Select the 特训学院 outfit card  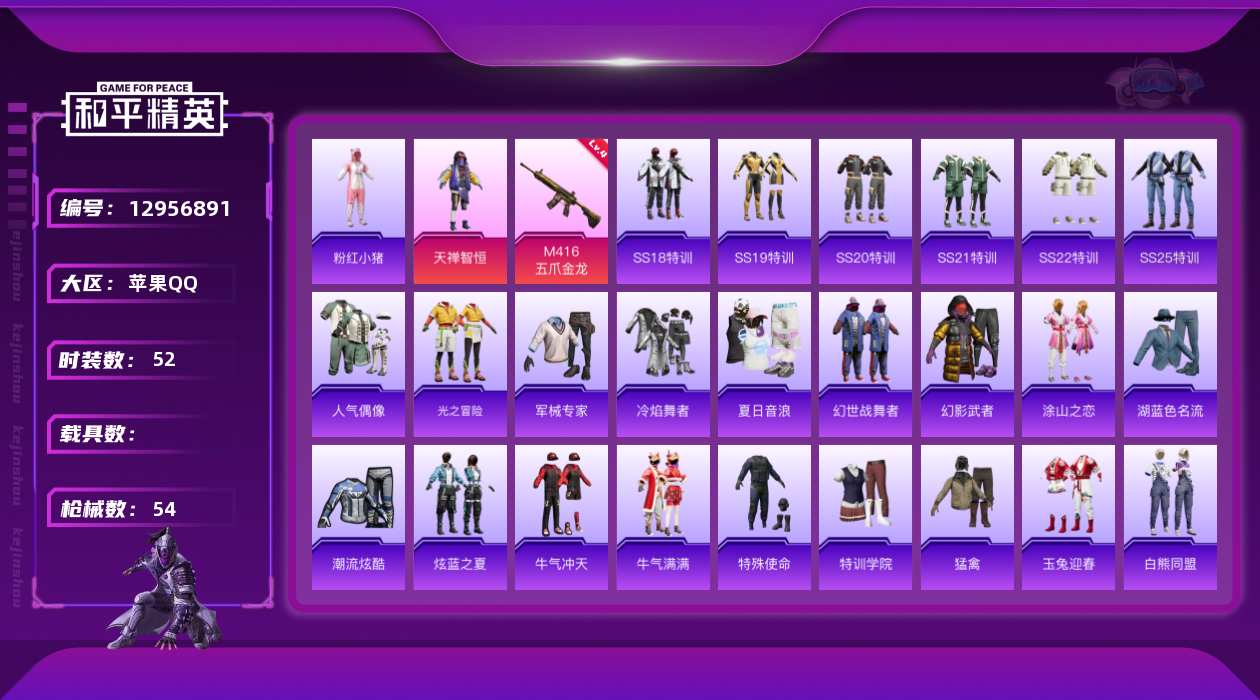pos(865,517)
